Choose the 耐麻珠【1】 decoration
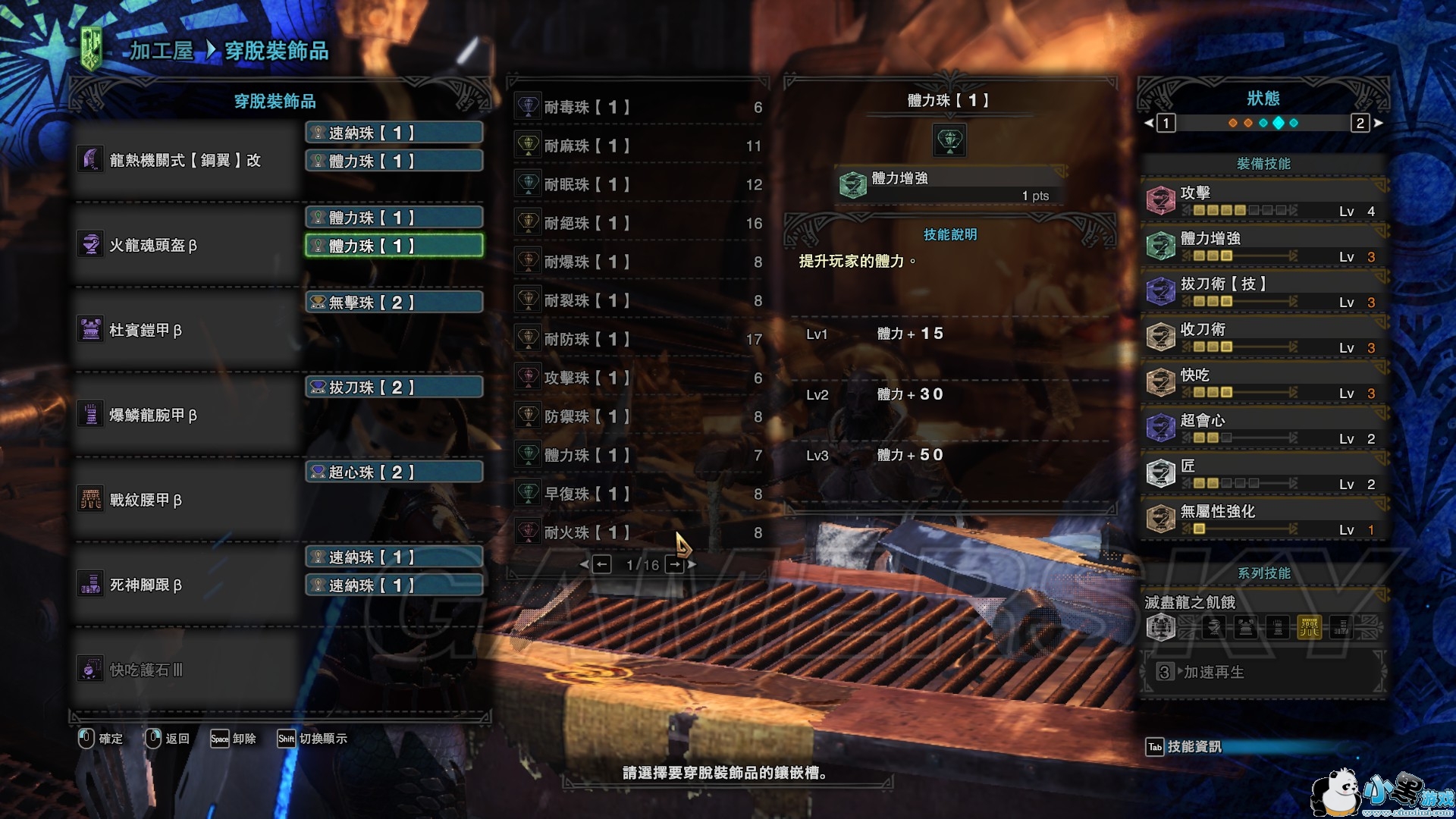The image size is (1456, 819). pyautogui.click(x=639, y=146)
